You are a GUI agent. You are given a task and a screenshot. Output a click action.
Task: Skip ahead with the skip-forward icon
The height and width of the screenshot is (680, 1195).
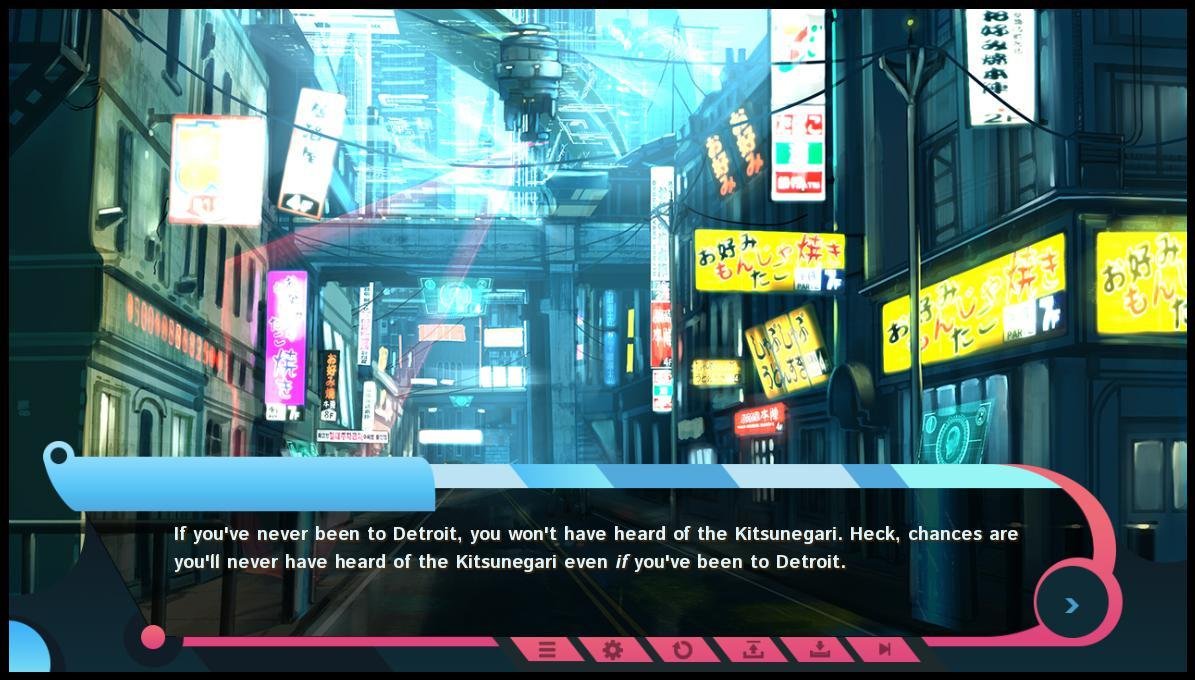tap(884, 650)
